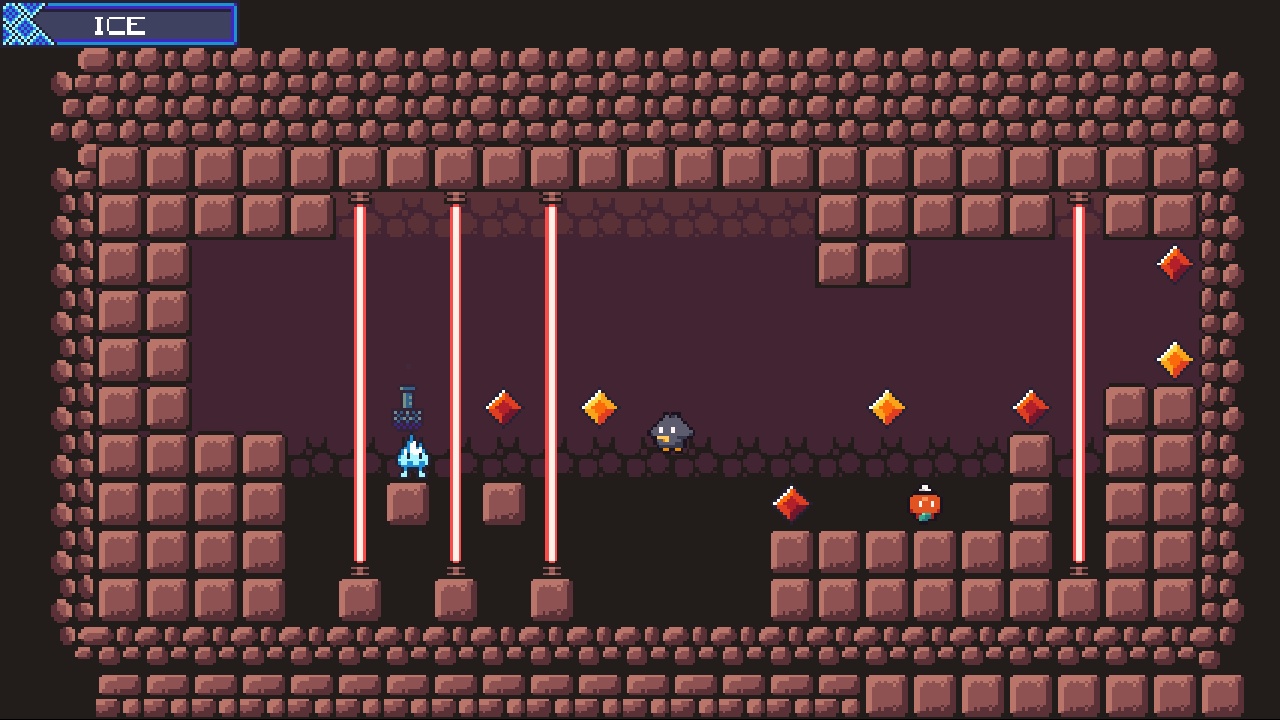The width and height of the screenshot is (1280, 720).
Task: Select the blue ice flame player character
Action: click(410, 455)
